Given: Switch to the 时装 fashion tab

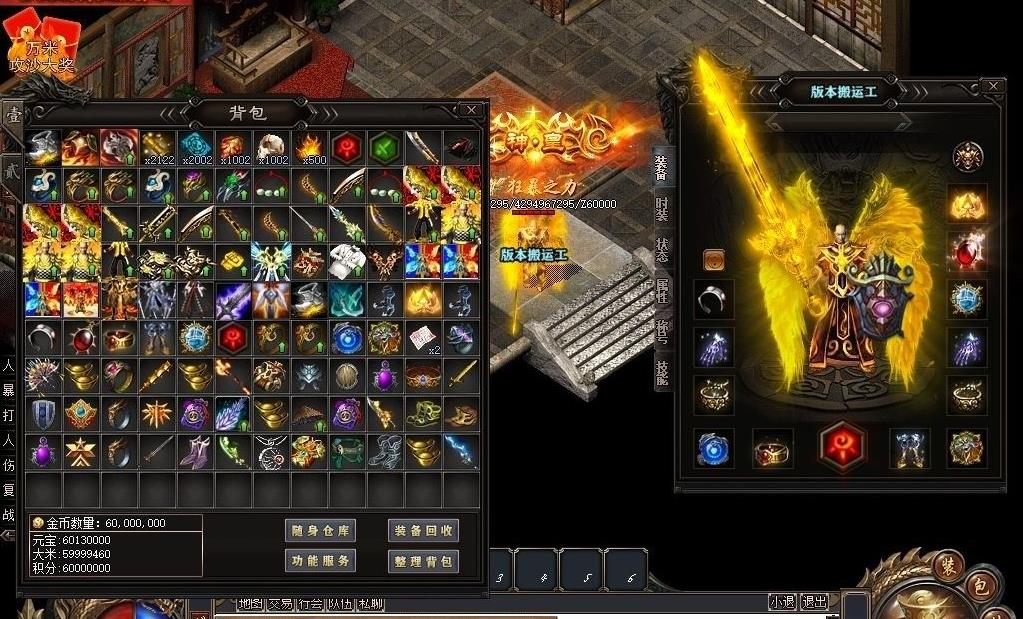Looking at the screenshot, I should (x=662, y=209).
